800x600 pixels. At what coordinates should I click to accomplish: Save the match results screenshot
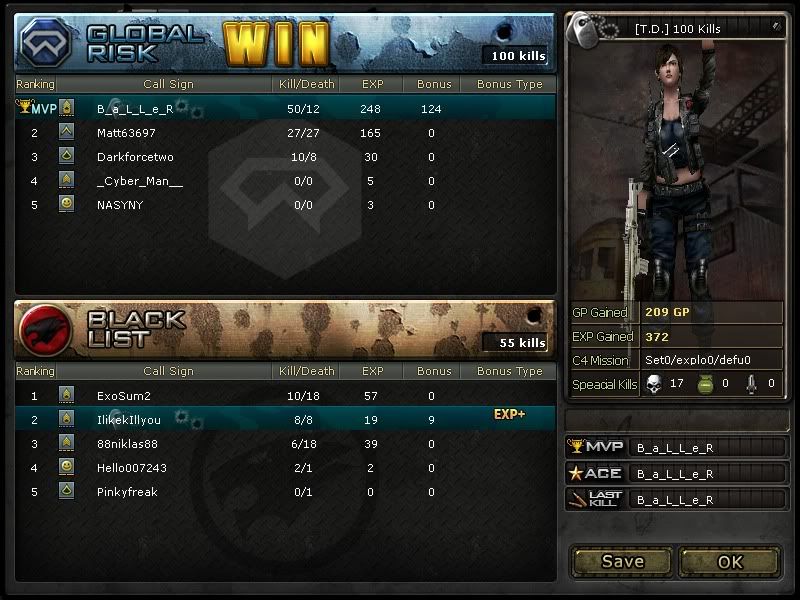(x=622, y=561)
